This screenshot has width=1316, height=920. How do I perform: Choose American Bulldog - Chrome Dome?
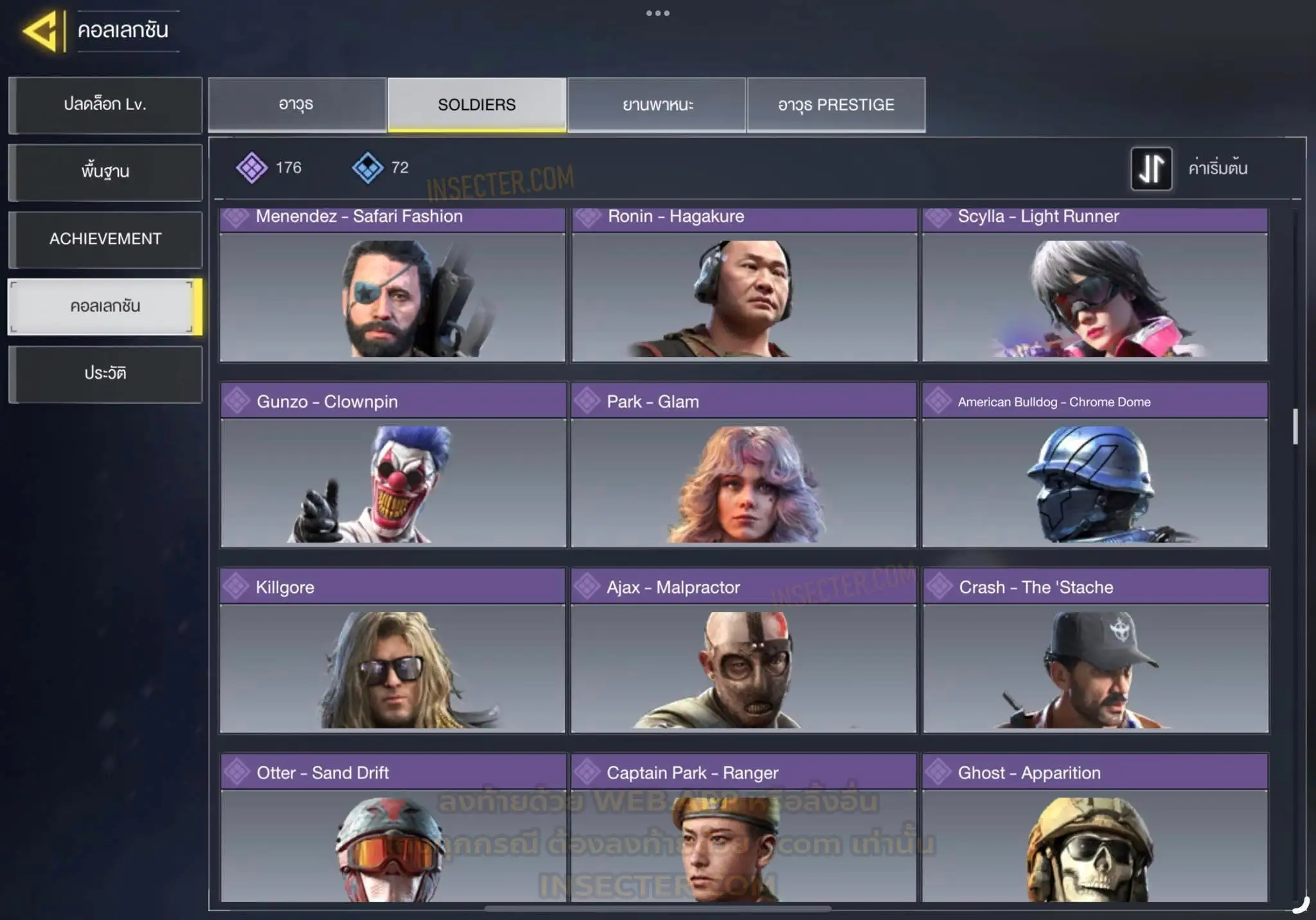(1095, 465)
